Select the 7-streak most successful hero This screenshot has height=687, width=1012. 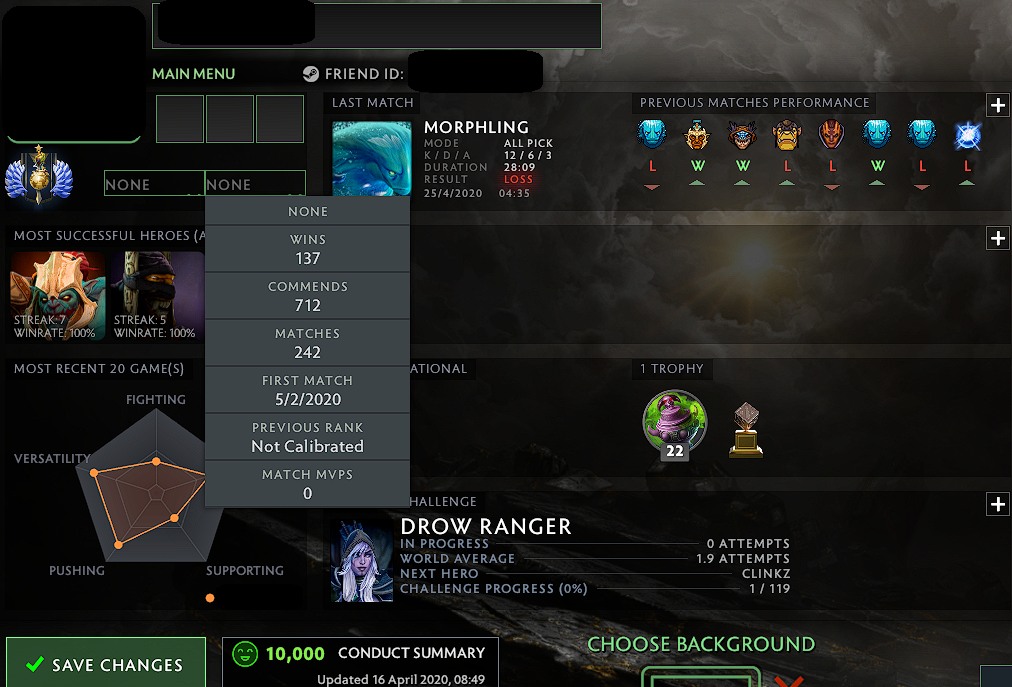pos(57,297)
